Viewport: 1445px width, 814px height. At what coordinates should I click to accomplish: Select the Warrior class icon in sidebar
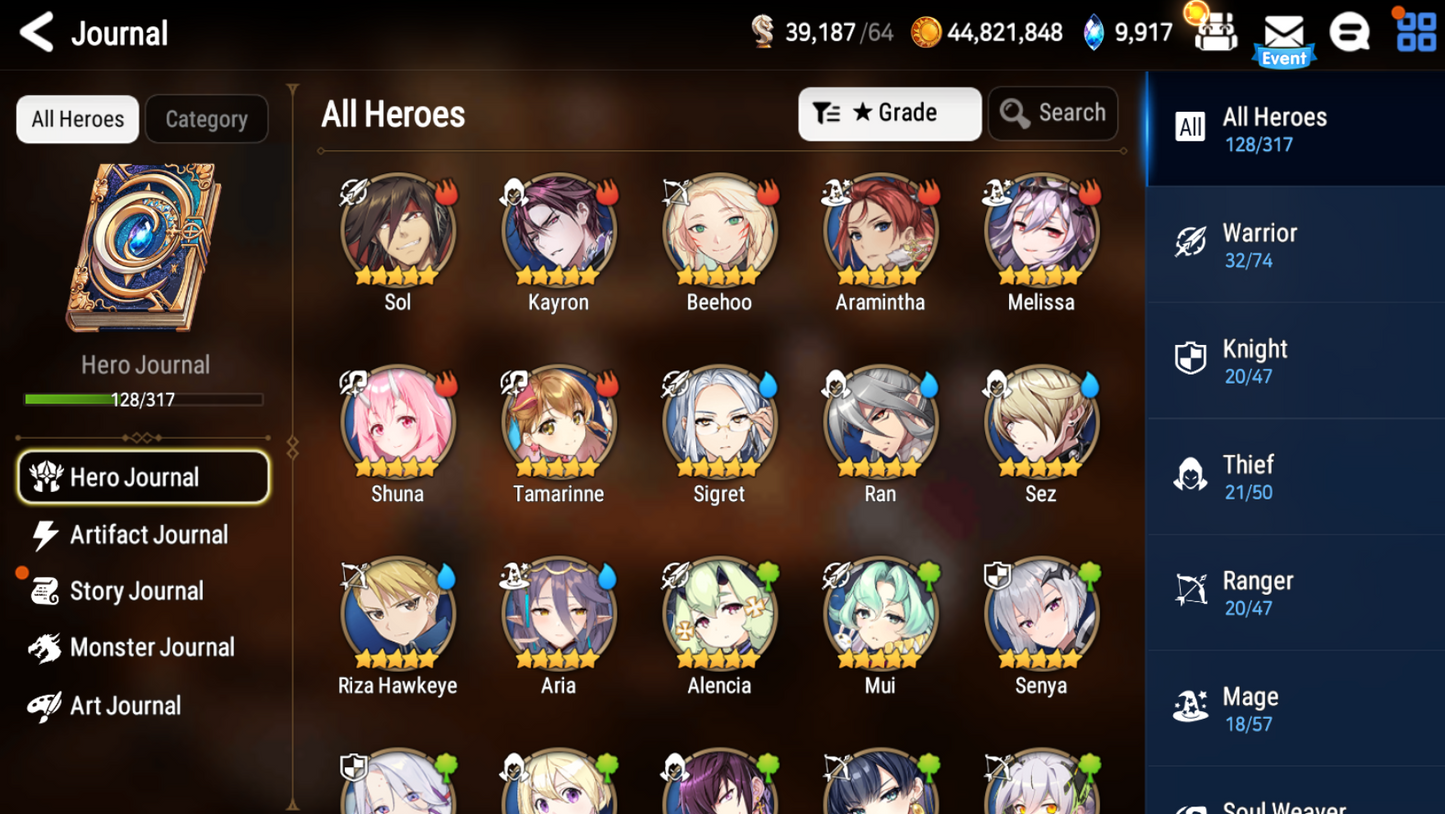(x=1190, y=243)
